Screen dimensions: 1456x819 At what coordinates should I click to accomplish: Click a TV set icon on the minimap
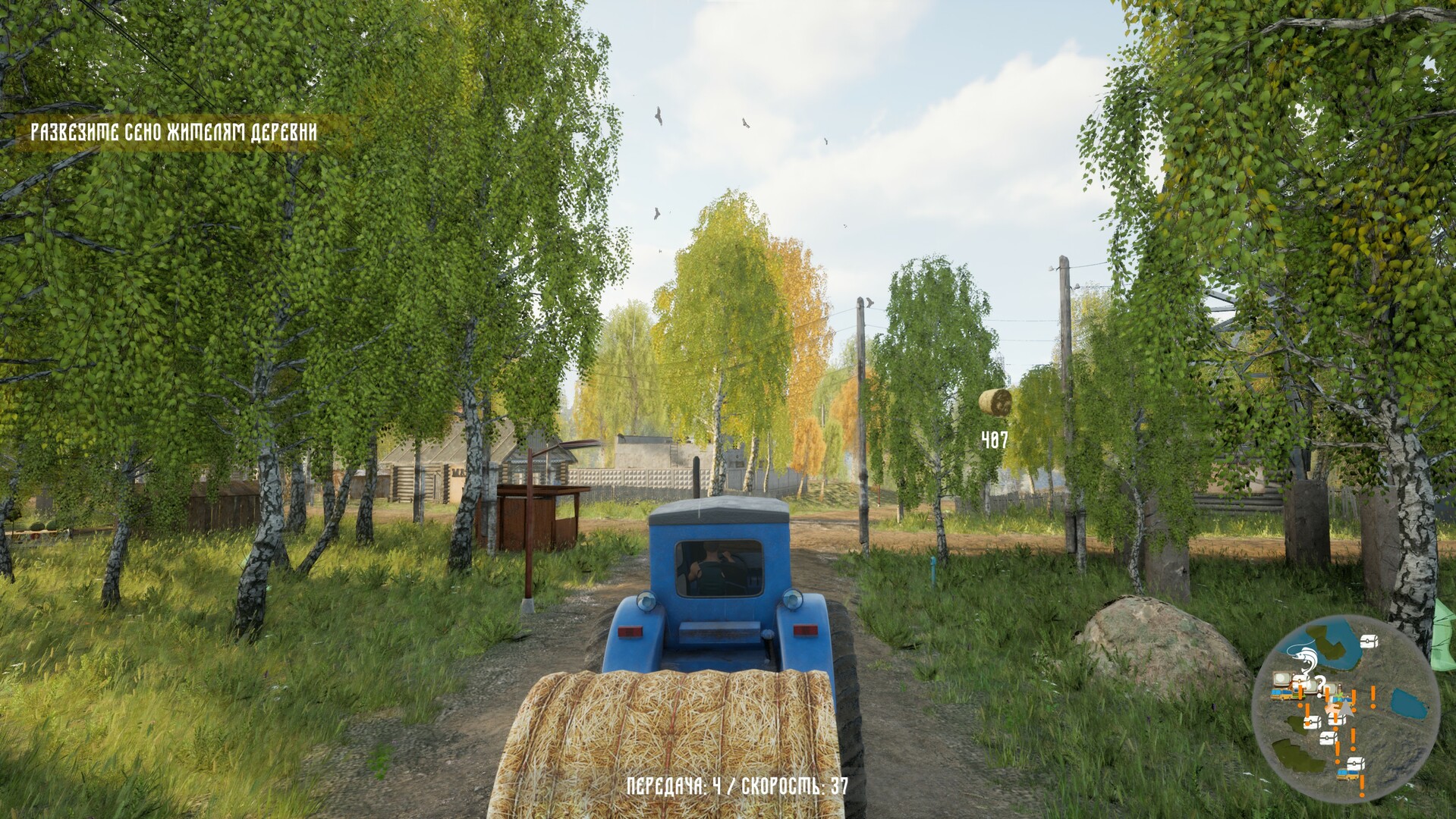[1281, 679]
